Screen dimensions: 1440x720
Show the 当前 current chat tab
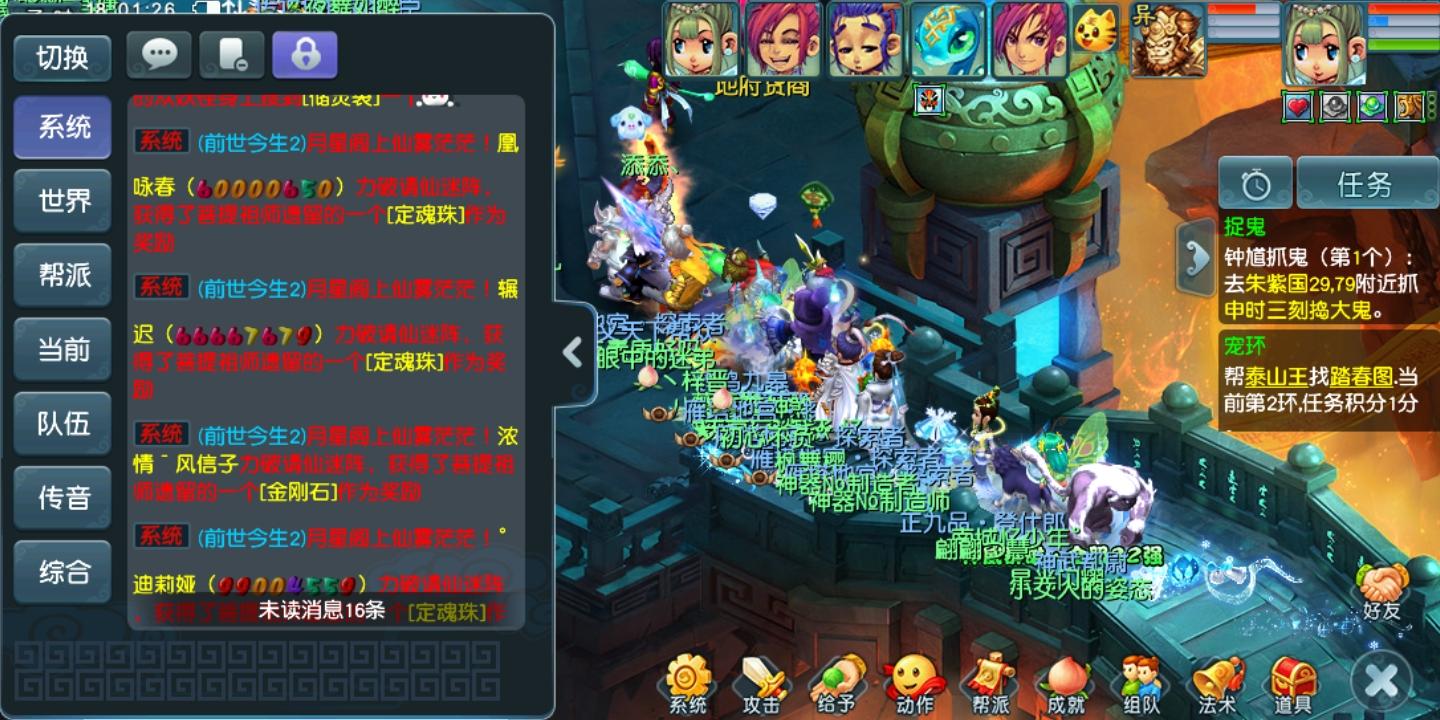point(62,349)
